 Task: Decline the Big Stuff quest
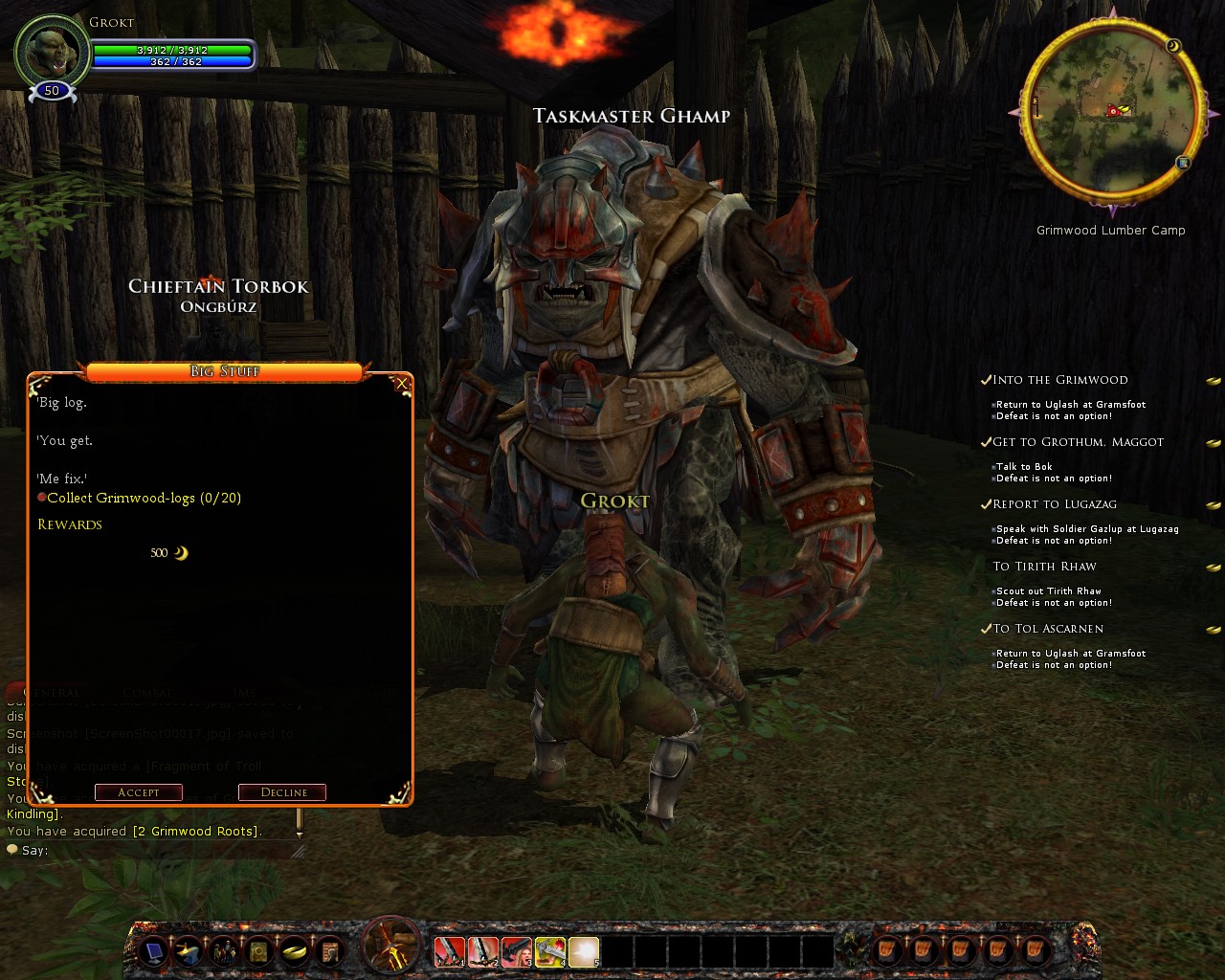click(x=282, y=792)
